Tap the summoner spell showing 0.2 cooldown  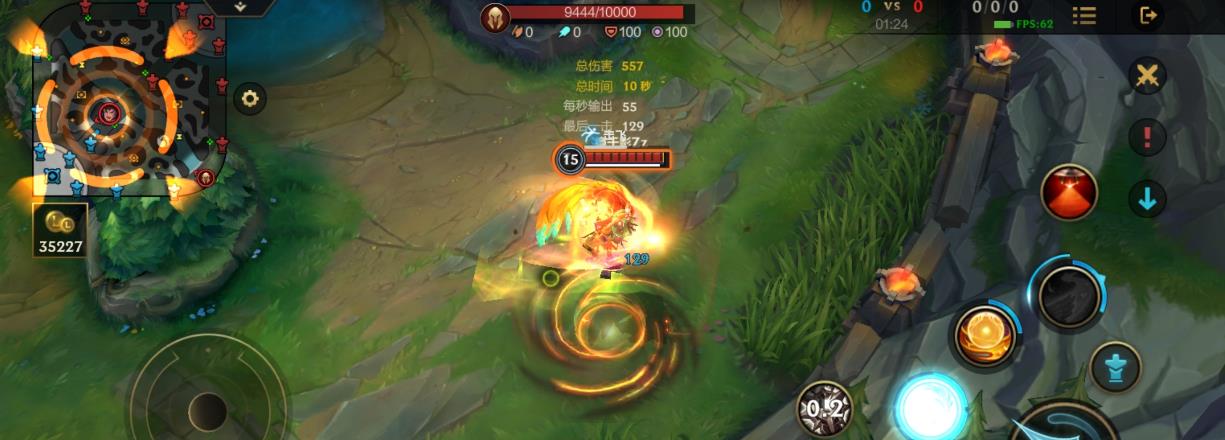pos(825,408)
